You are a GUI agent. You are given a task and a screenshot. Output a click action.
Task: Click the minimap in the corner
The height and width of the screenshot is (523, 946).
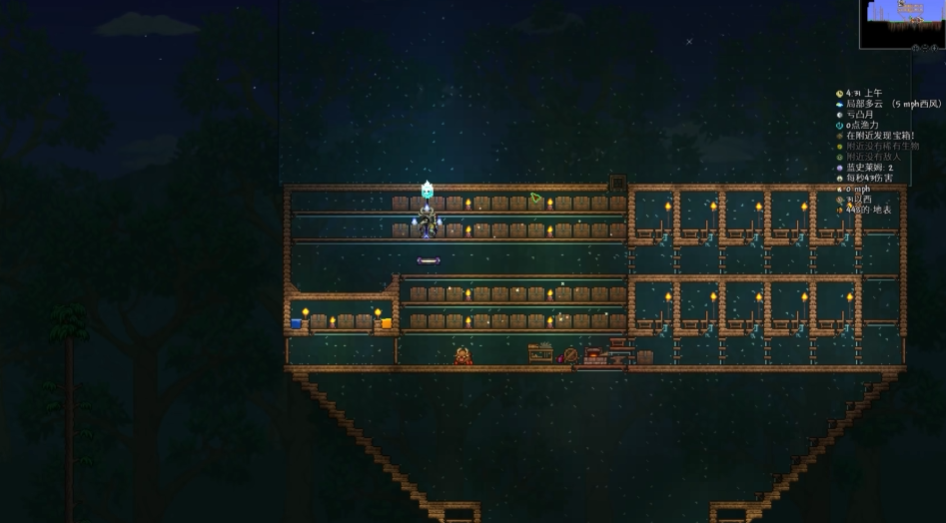pos(901,24)
